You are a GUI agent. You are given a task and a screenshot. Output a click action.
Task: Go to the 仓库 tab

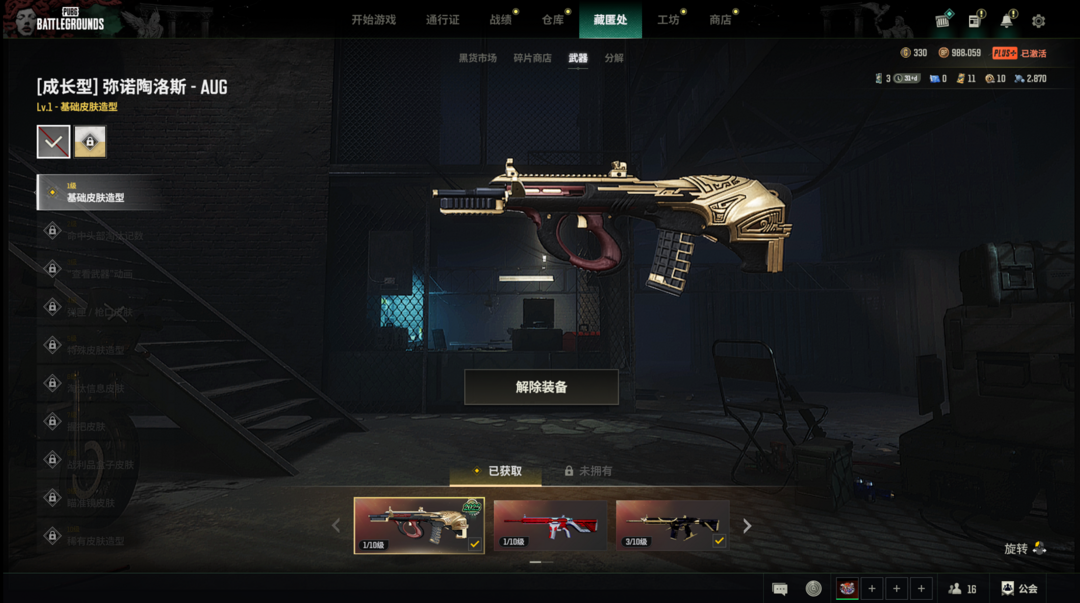(x=553, y=20)
